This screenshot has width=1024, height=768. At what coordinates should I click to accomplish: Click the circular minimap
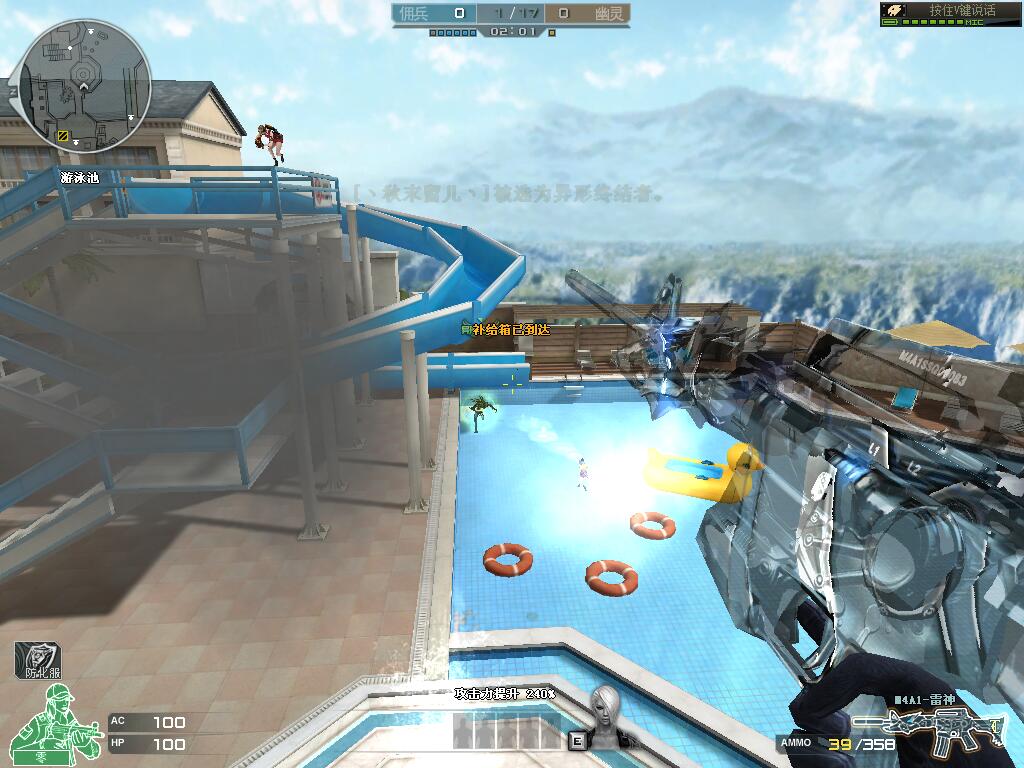[x=86, y=84]
